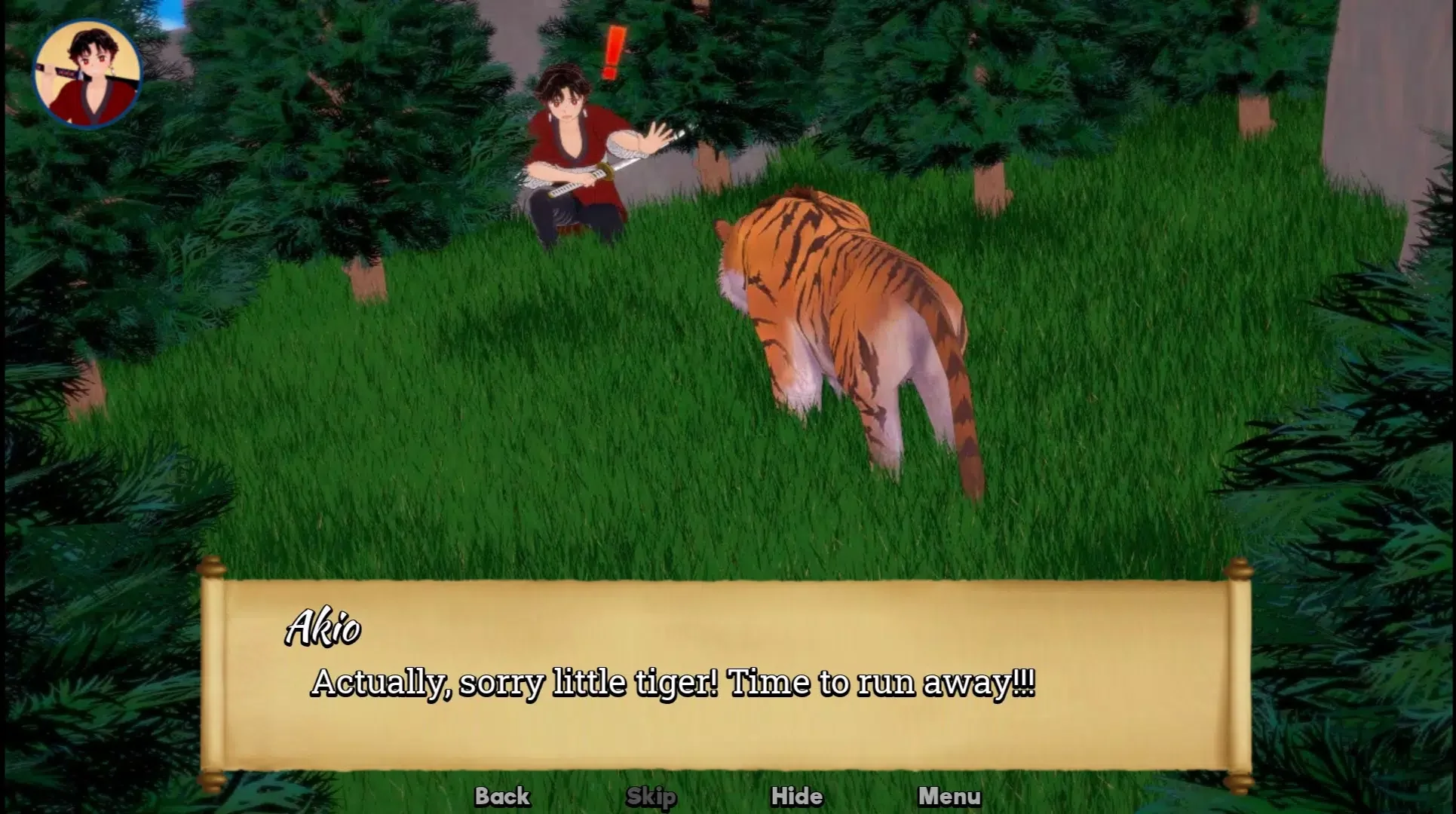The height and width of the screenshot is (814, 1456).
Task: Open the game Menu
Action: pos(949,796)
